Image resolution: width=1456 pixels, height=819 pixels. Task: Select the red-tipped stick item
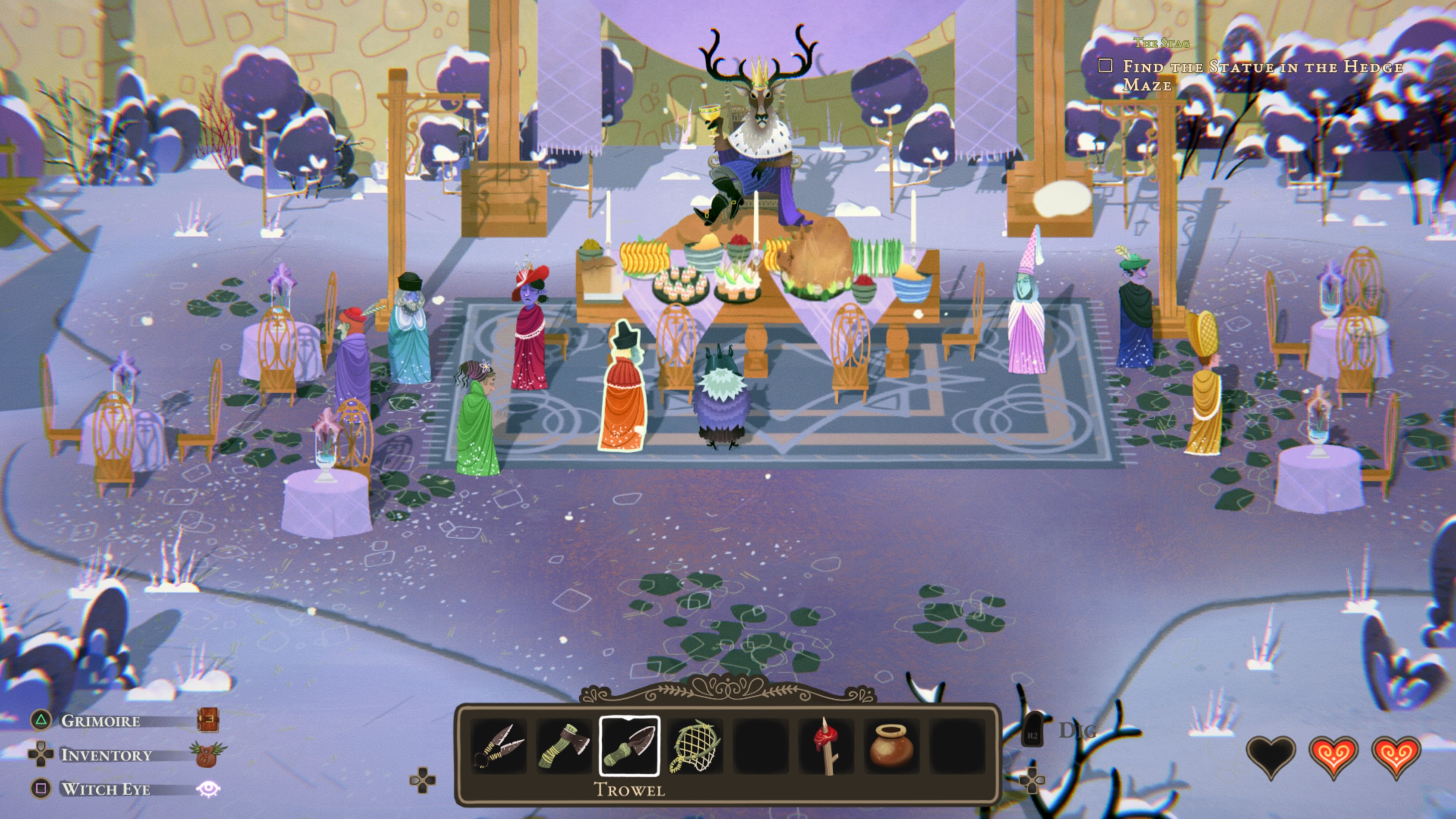tap(826, 746)
